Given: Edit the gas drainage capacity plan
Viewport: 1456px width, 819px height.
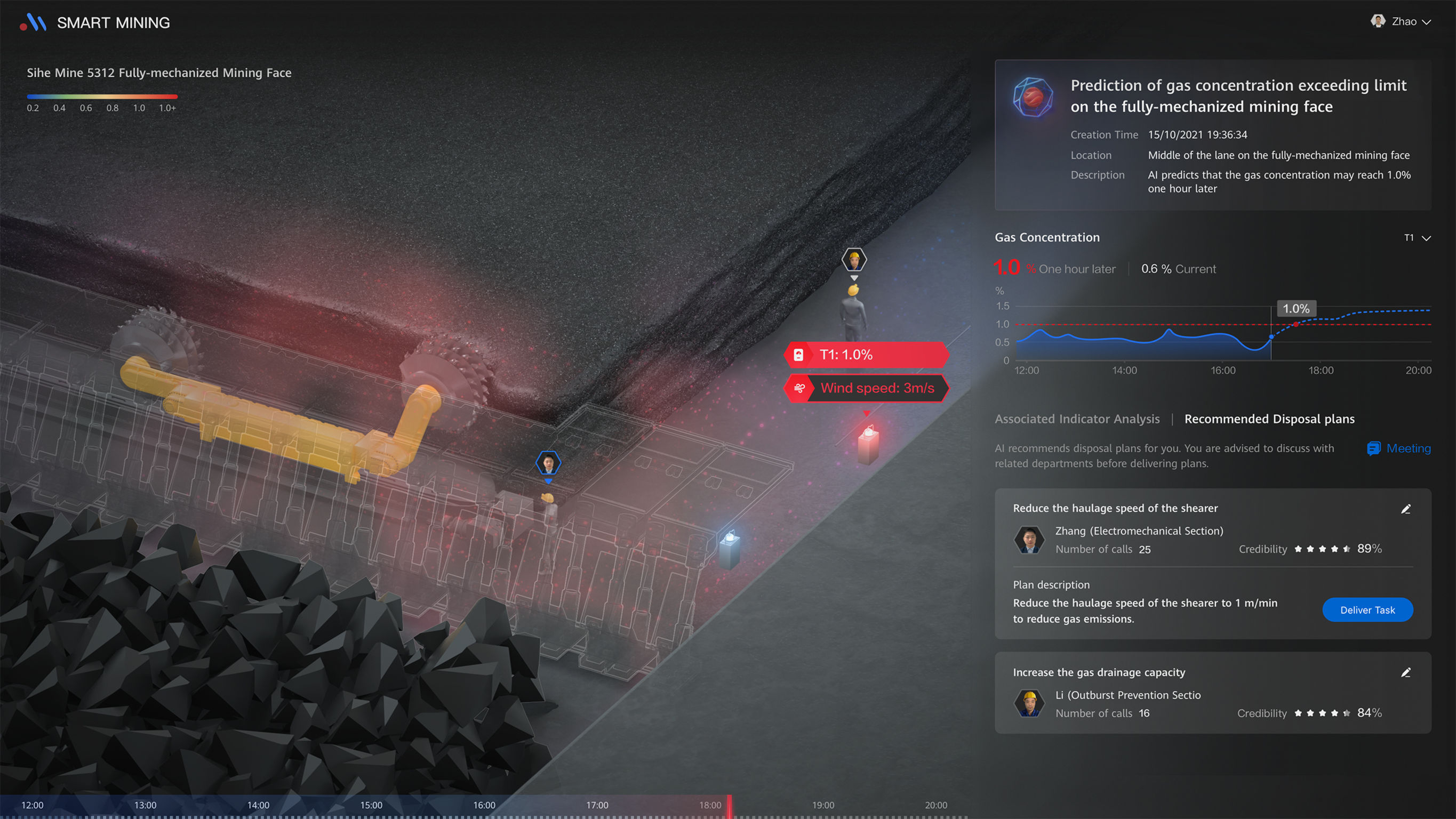Looking at the screenshot, I should (1406, 672).
